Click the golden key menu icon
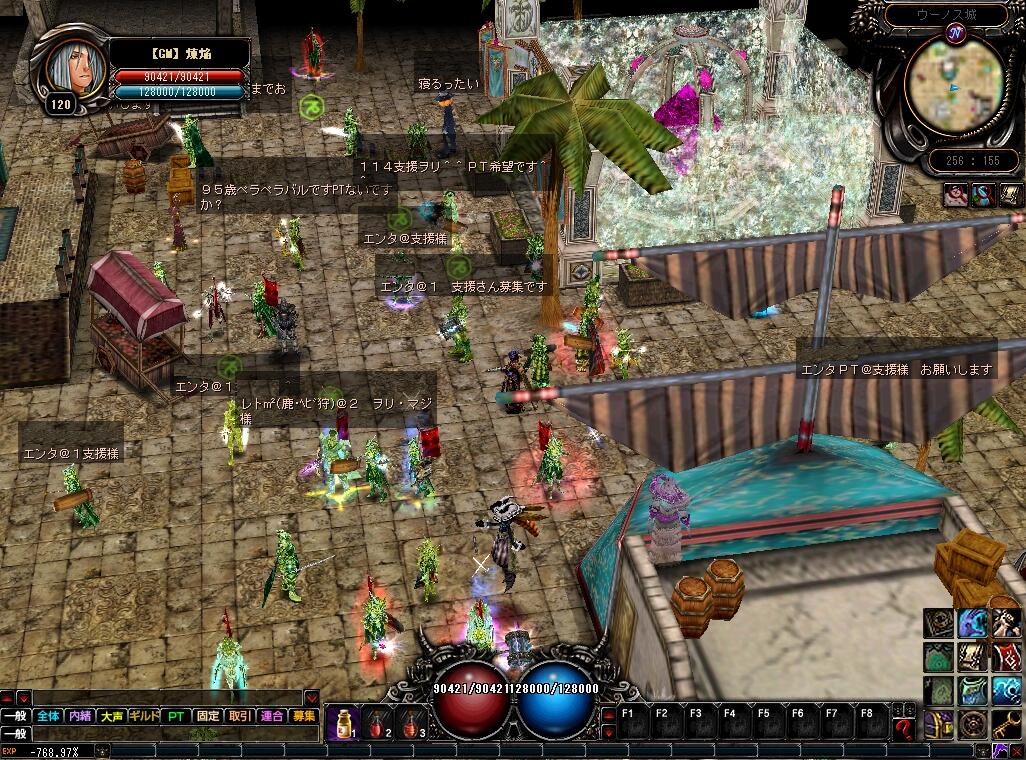This screenshot has height=760, width=1026. point(1005,723)
